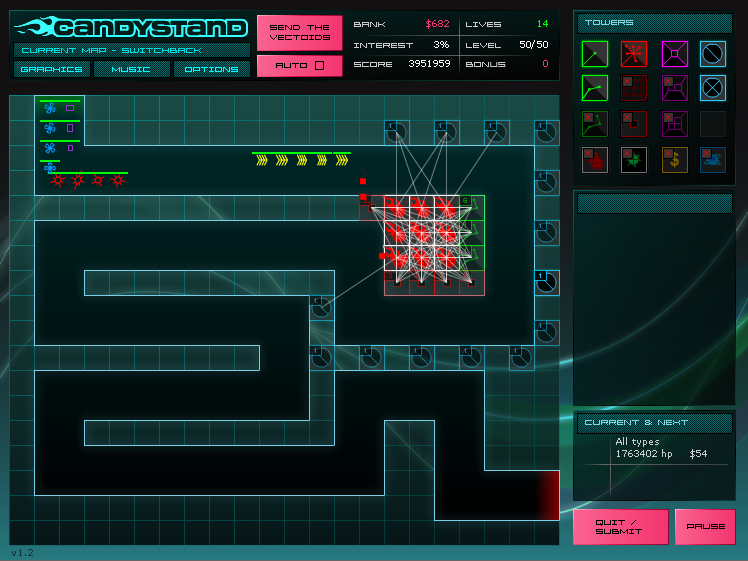The height and width of the screenshot is (561, 748).
Task: Pick the magenta square tower
Action: (674, 53)
